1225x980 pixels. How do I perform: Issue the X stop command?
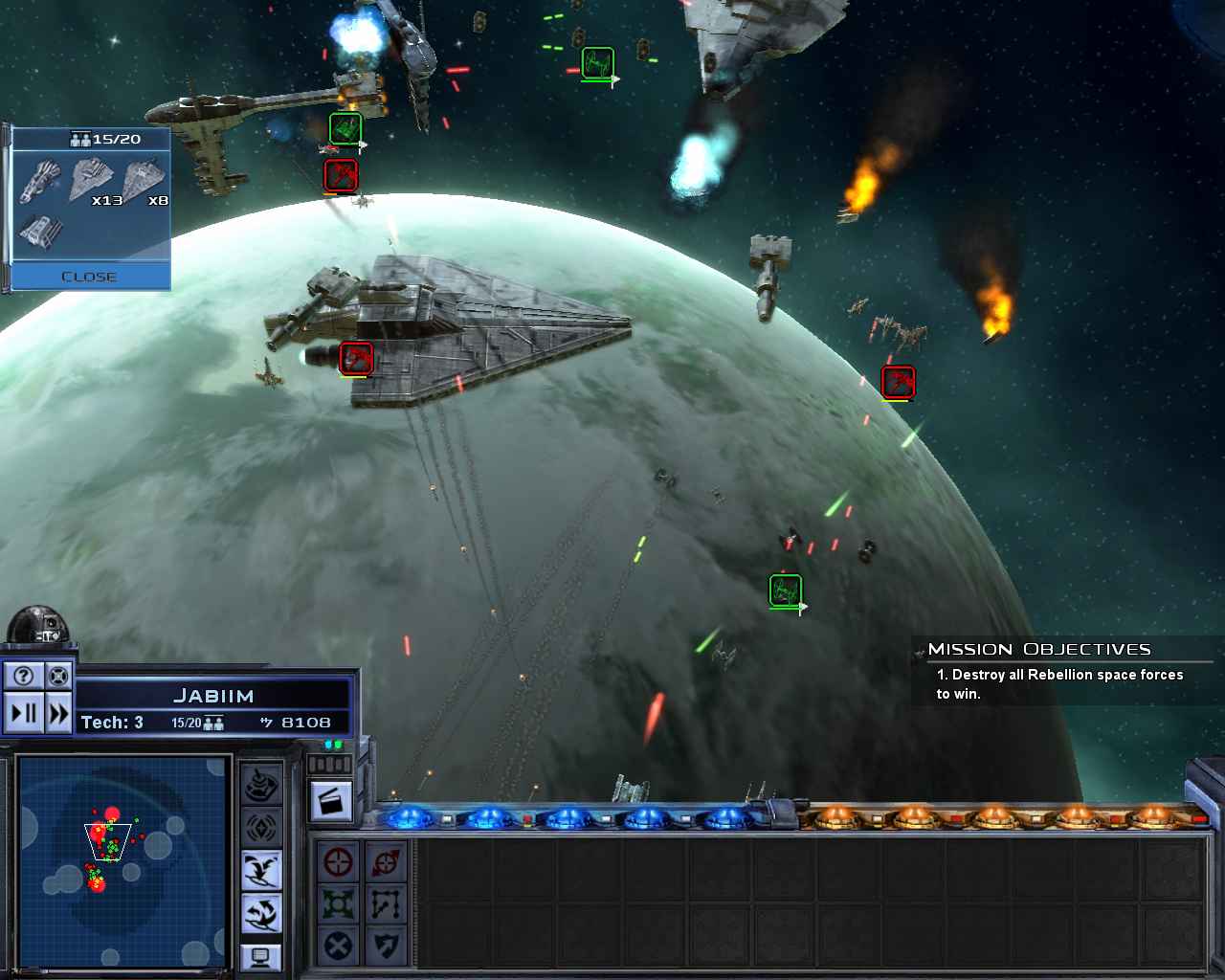tap(338, 947)
